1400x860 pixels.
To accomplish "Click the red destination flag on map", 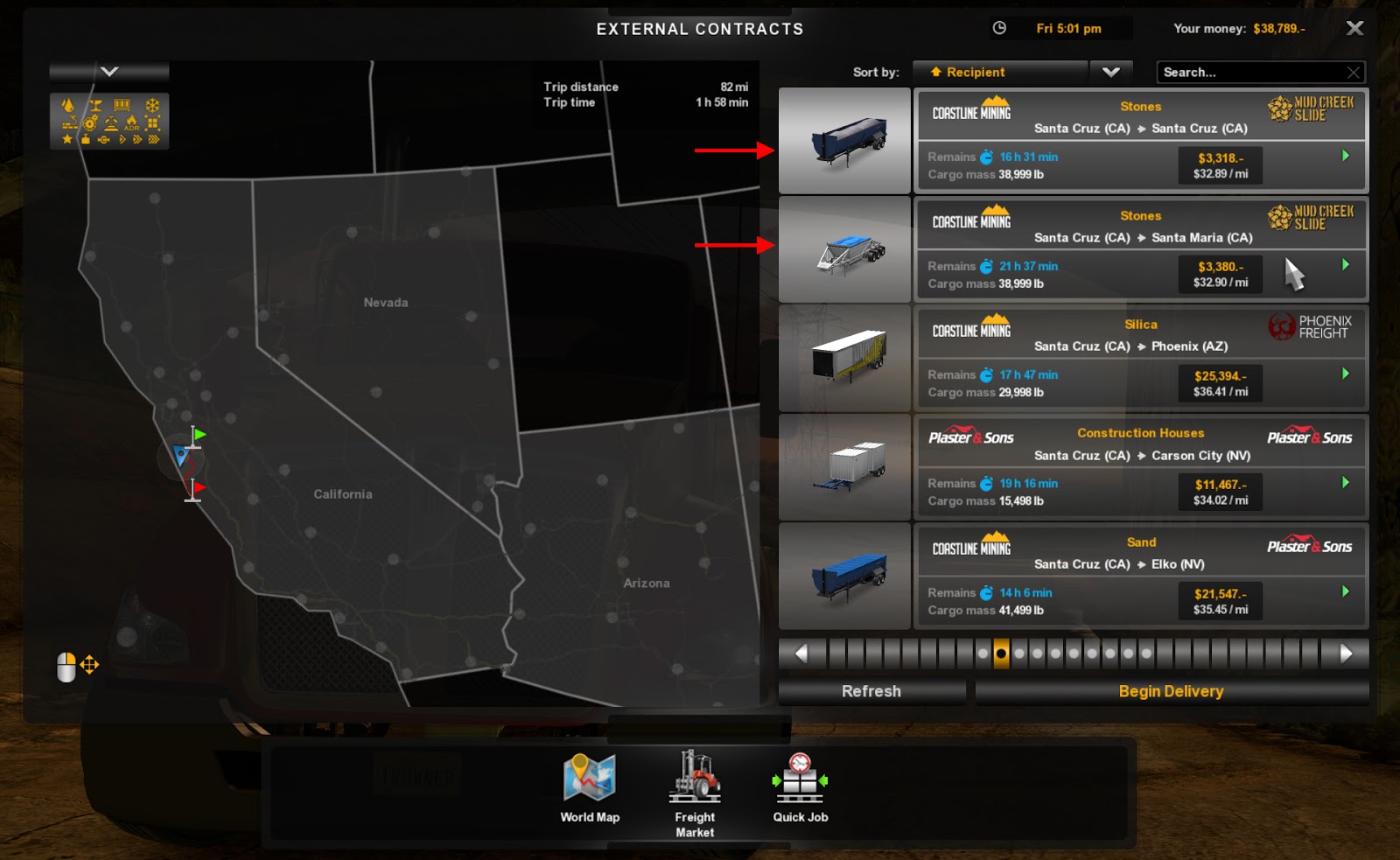I will 199,487.
